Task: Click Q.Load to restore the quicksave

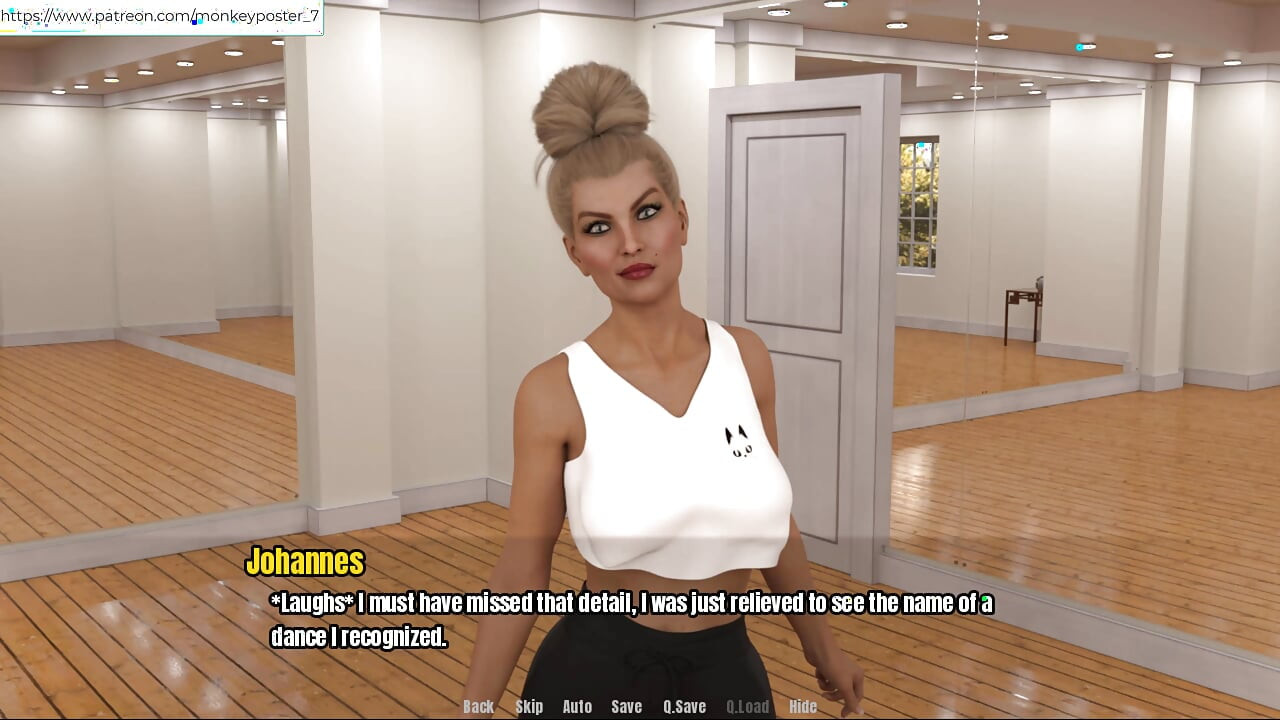Action: [x=749, y=706]
